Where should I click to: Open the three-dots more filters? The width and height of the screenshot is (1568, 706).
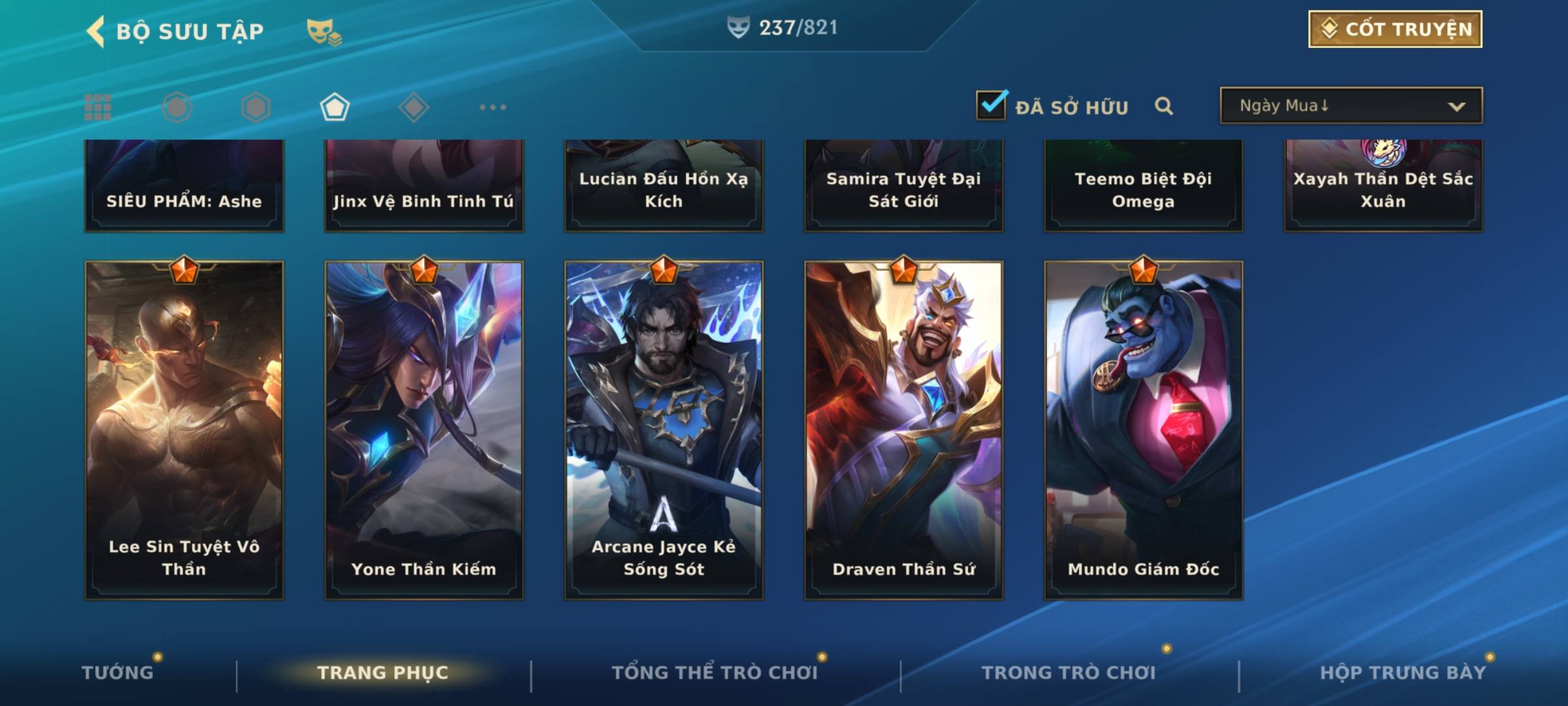click(x=493, y=107)
